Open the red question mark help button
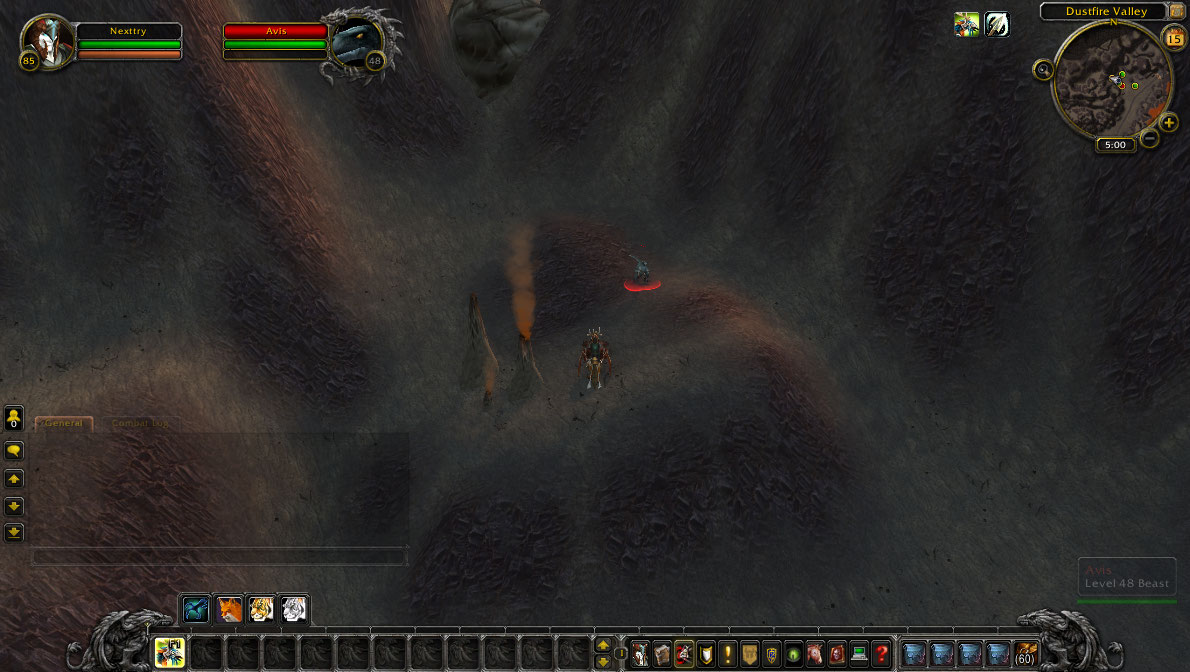The height and width of the screenshot is (672, 1190). [x=881, y=654]
